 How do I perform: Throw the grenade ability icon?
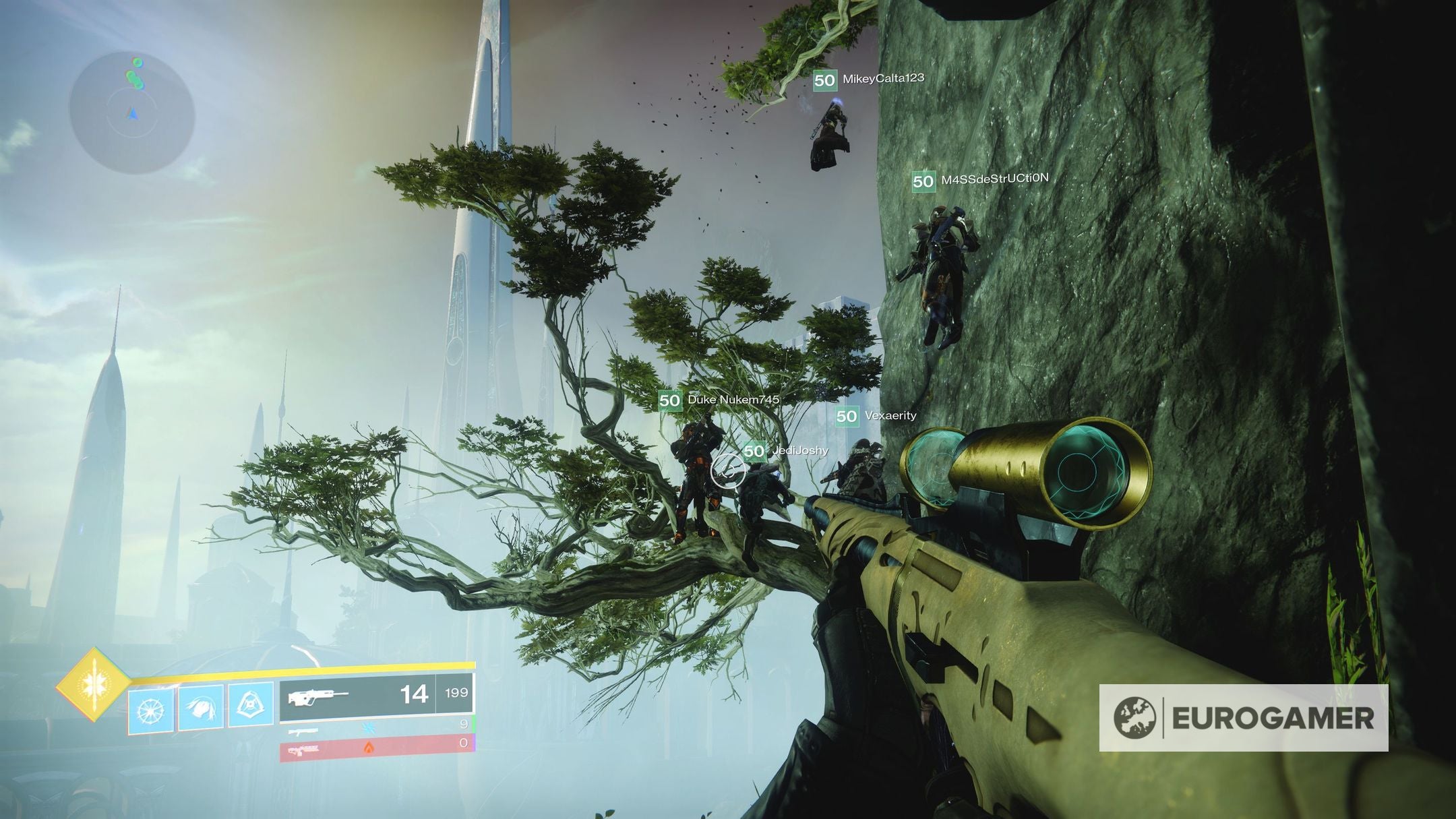point(151,710)
